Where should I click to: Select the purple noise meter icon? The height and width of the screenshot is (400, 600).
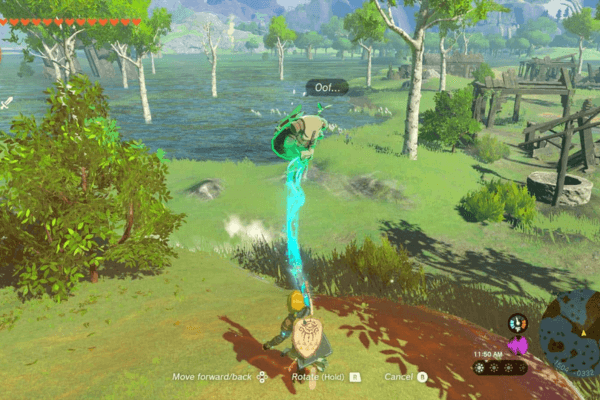tap(518, 346)
